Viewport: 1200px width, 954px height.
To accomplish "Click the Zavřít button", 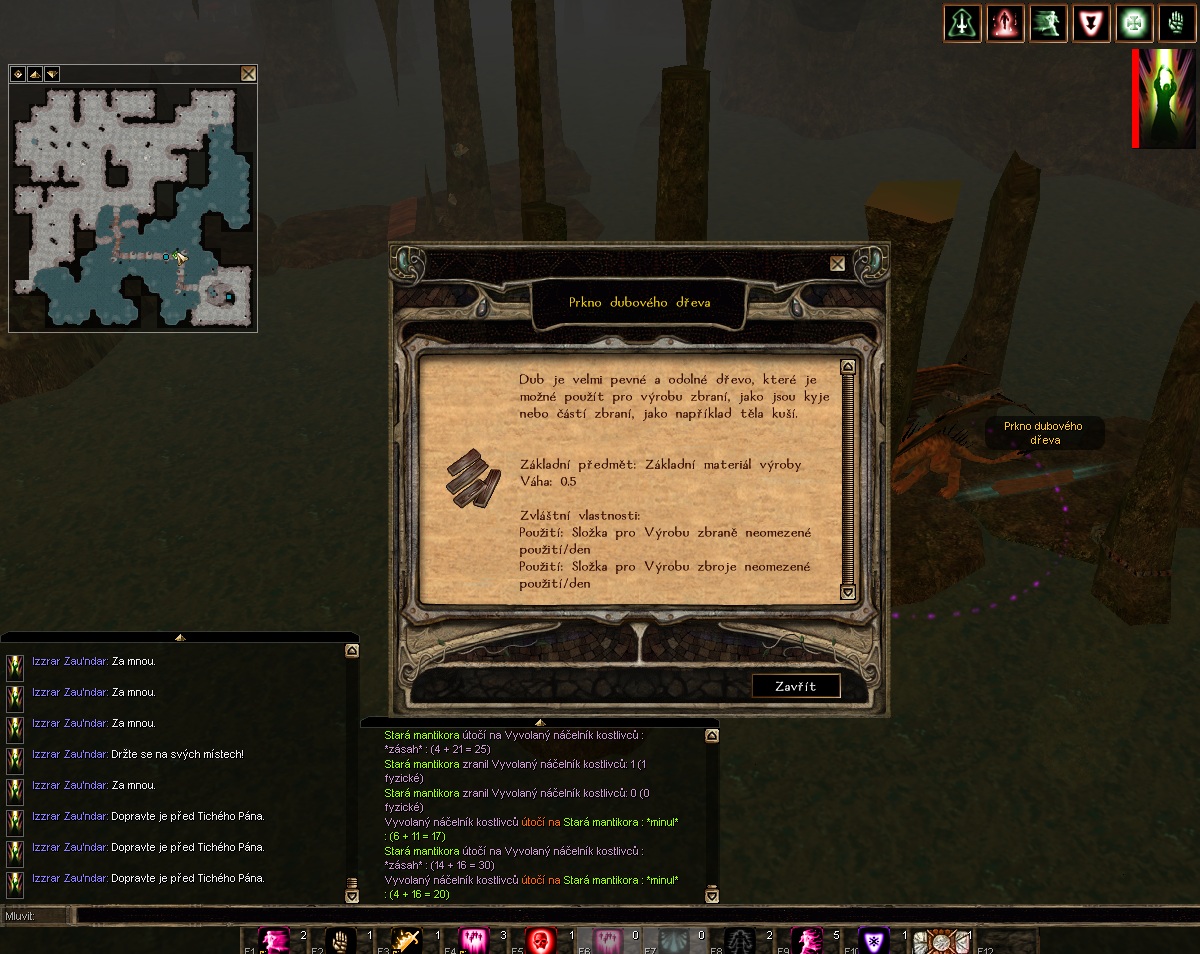I will tap(796, 686).
